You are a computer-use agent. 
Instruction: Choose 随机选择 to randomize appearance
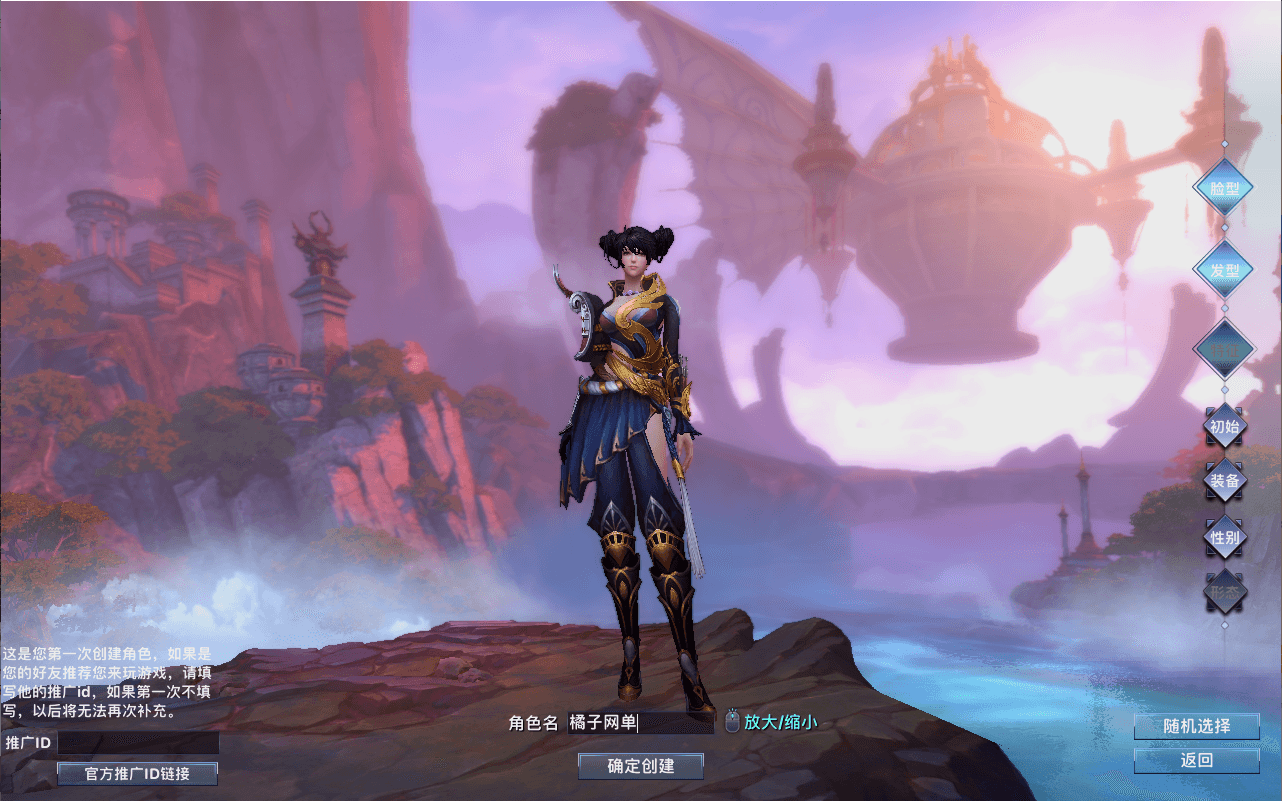[1196, 727]
